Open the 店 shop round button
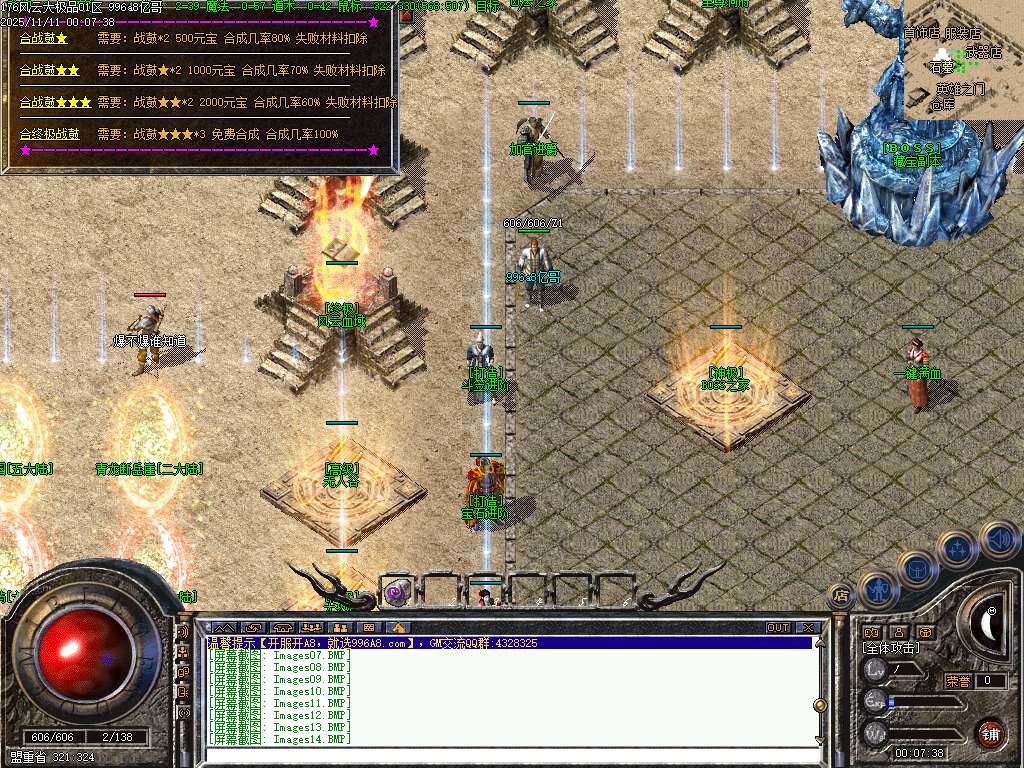1024x768 pixels. click(x=841, y=596)
